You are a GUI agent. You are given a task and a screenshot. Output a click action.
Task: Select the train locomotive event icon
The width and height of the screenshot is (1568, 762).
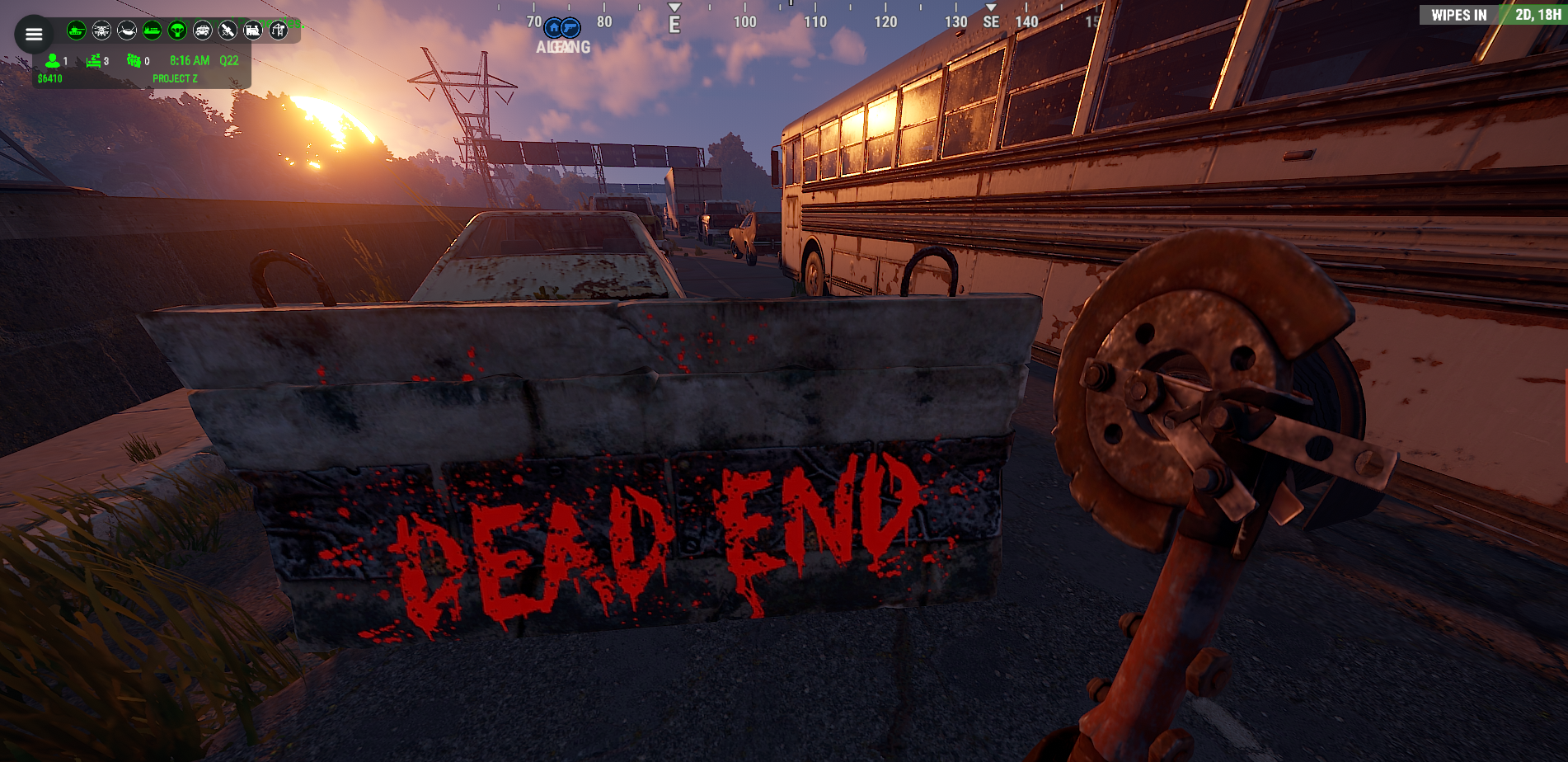[x=253, y=31]
